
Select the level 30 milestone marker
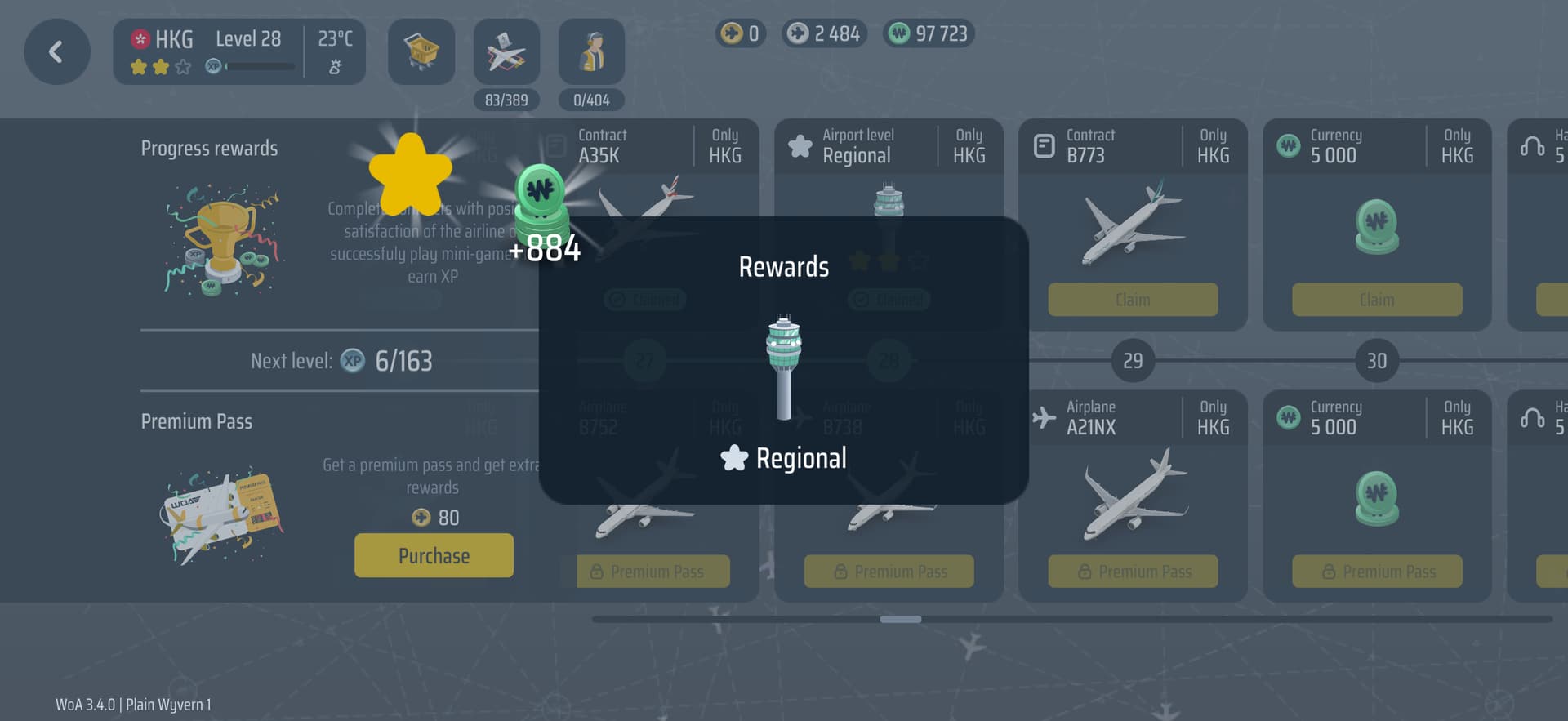(x=1376, y=360)
